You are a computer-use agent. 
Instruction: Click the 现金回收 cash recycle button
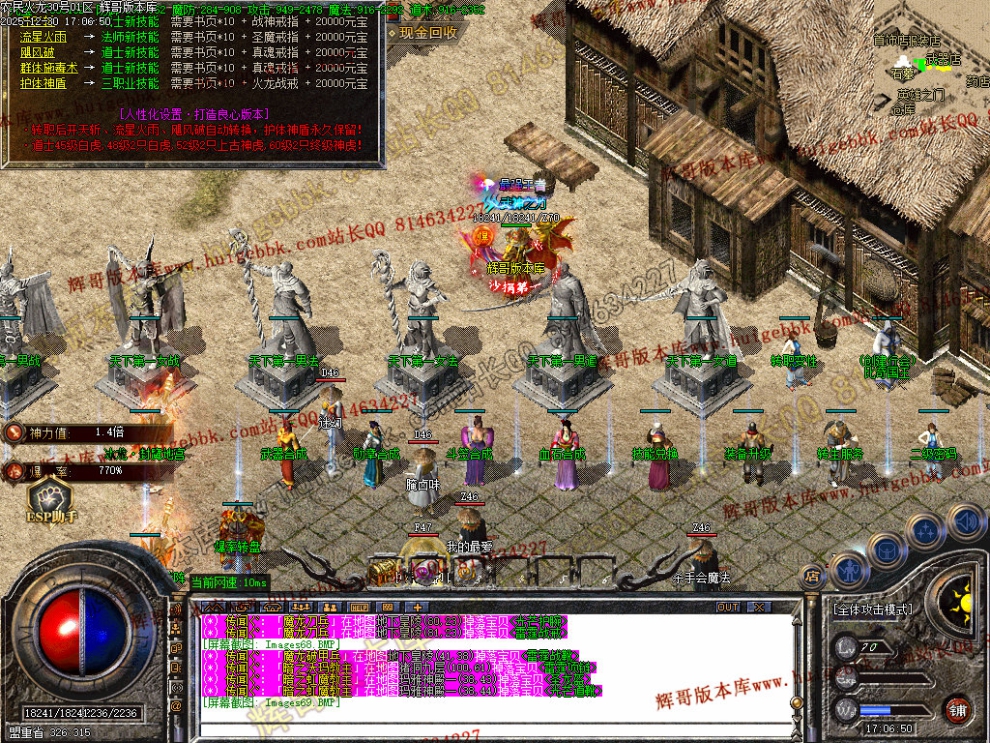[427, 32]
